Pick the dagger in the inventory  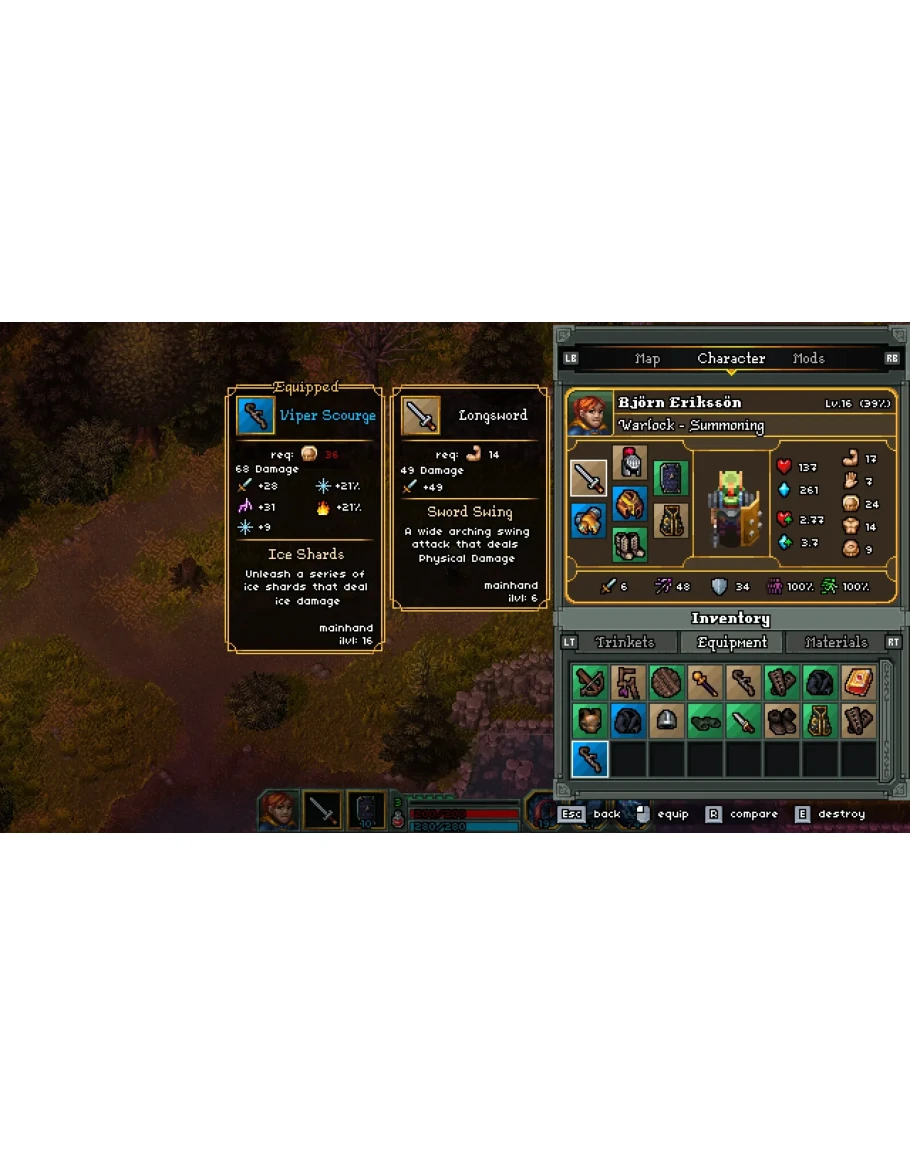coord(743,720)
